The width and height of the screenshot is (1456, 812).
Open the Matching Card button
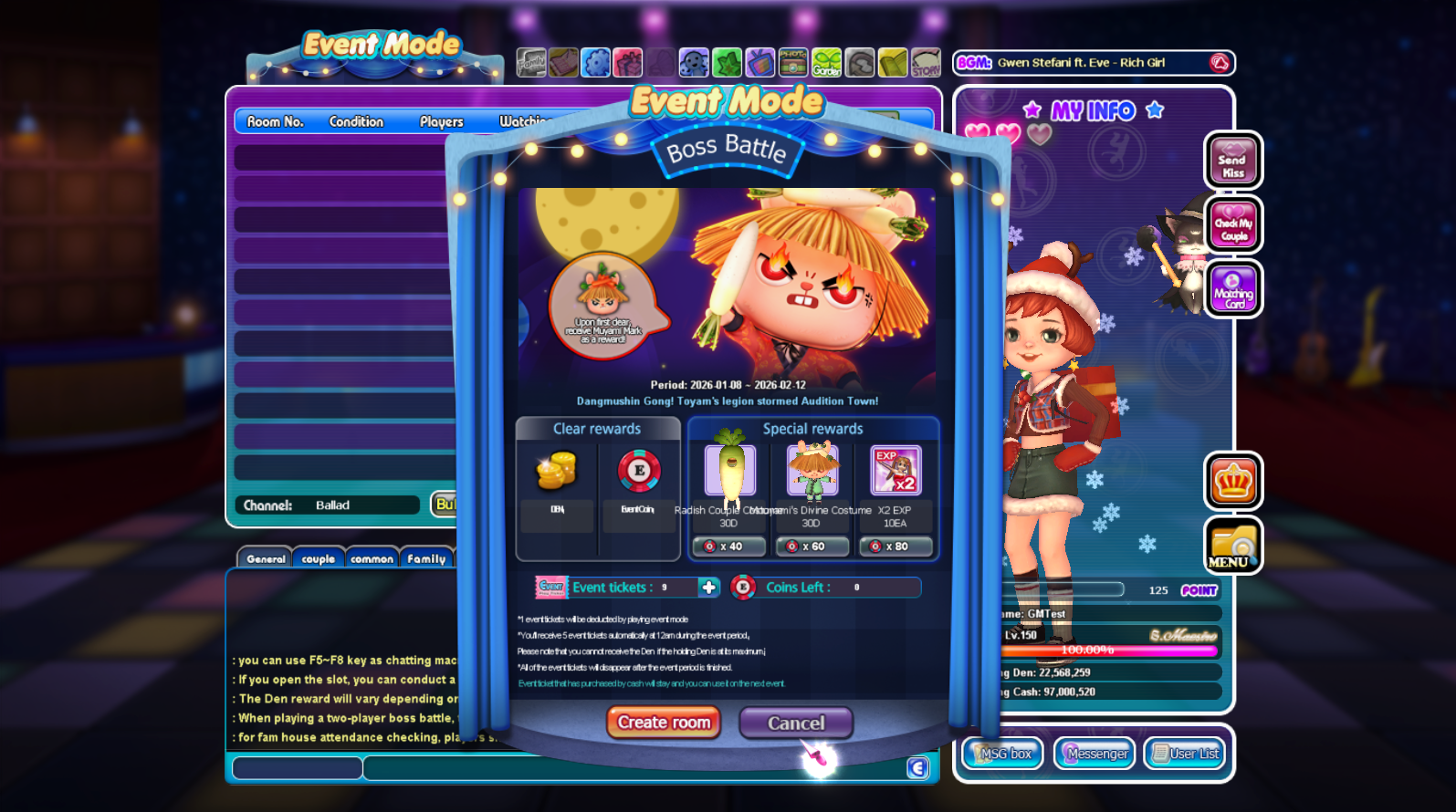coord(1233,289)
